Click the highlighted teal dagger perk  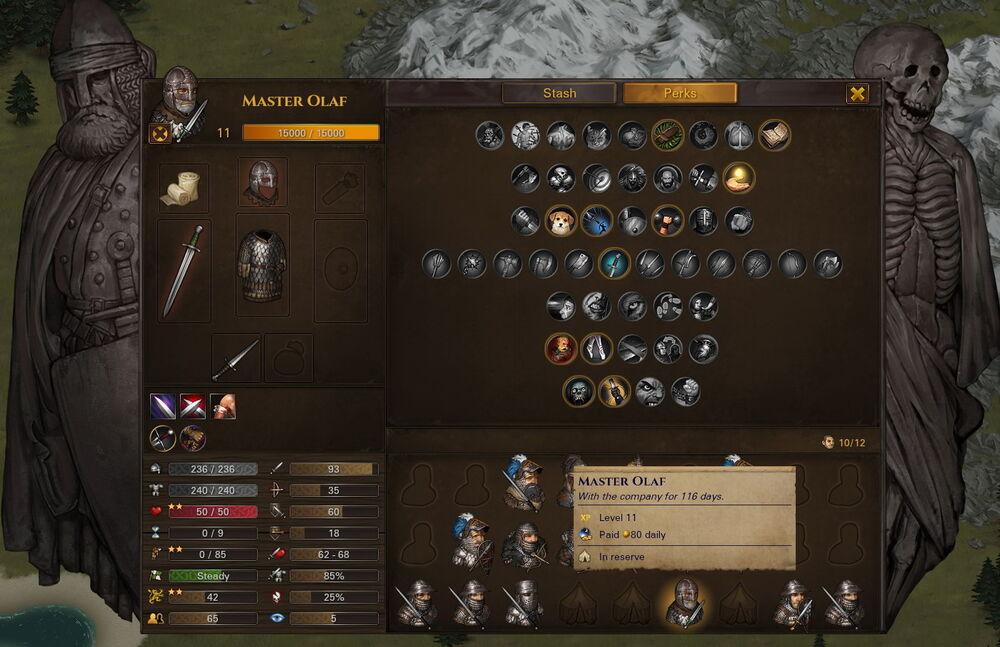(x=613, y=263)
